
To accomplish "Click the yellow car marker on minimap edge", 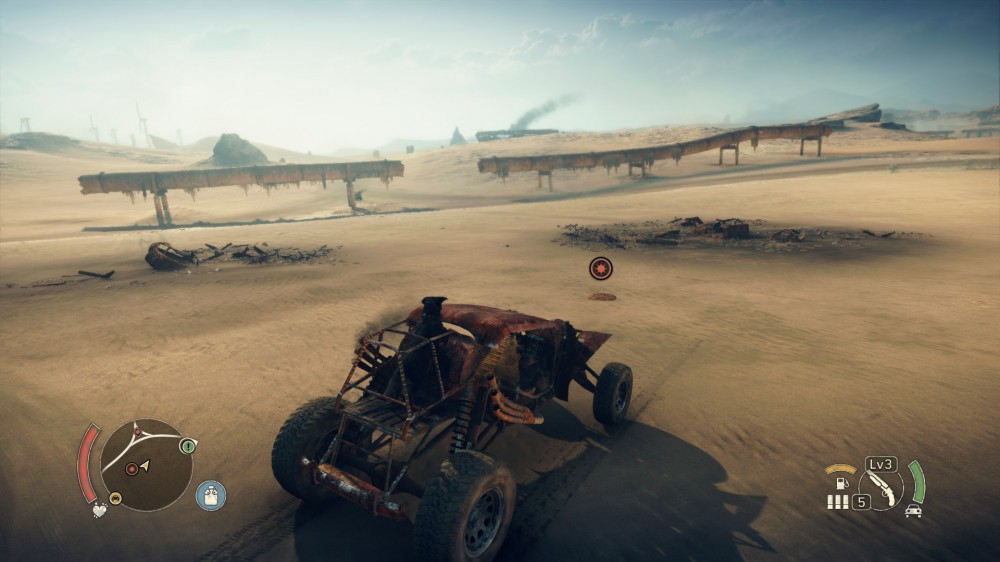I will pyautogui.click(x=115, y=498).
